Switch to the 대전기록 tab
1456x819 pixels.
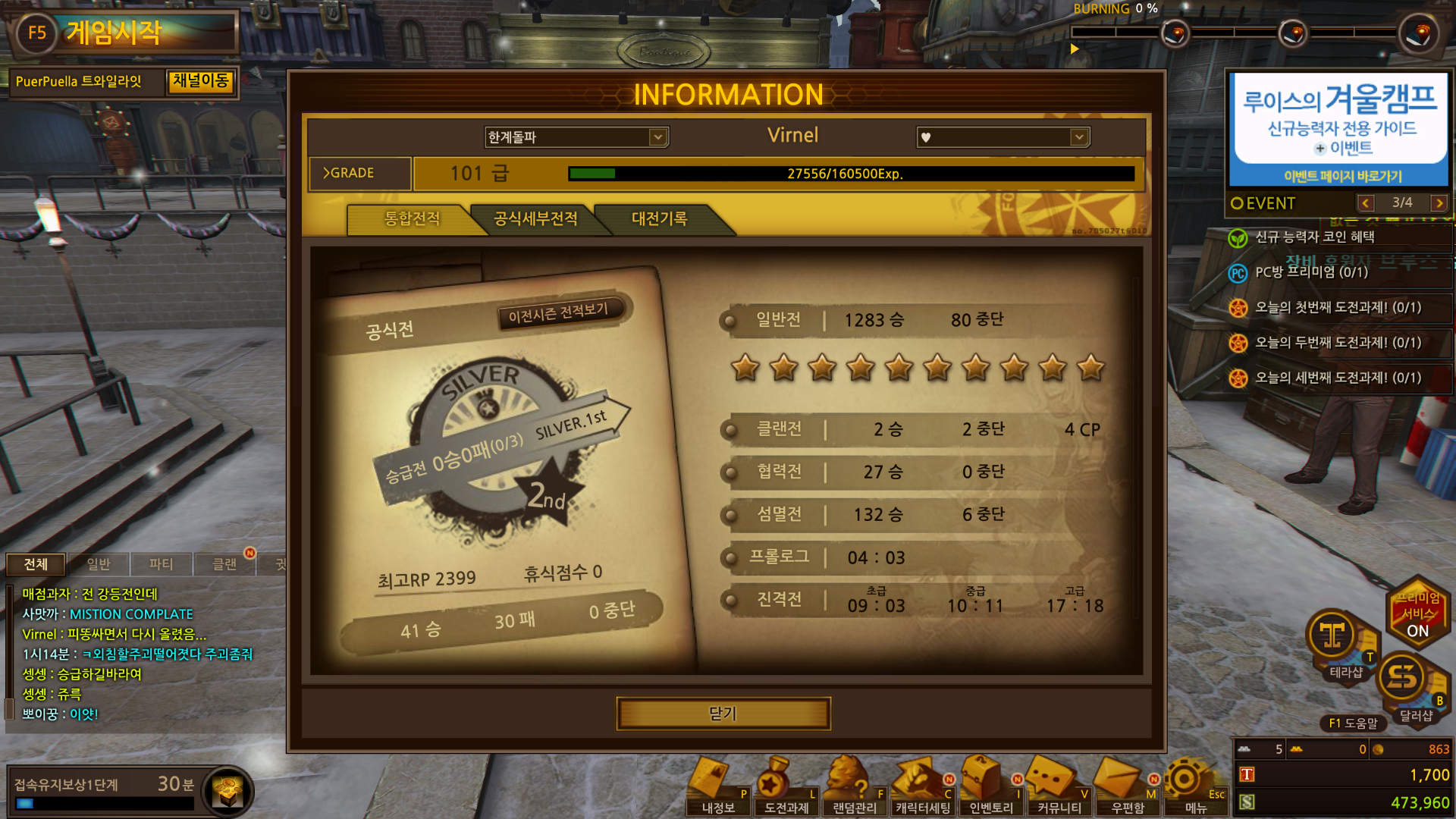(659, 219)
